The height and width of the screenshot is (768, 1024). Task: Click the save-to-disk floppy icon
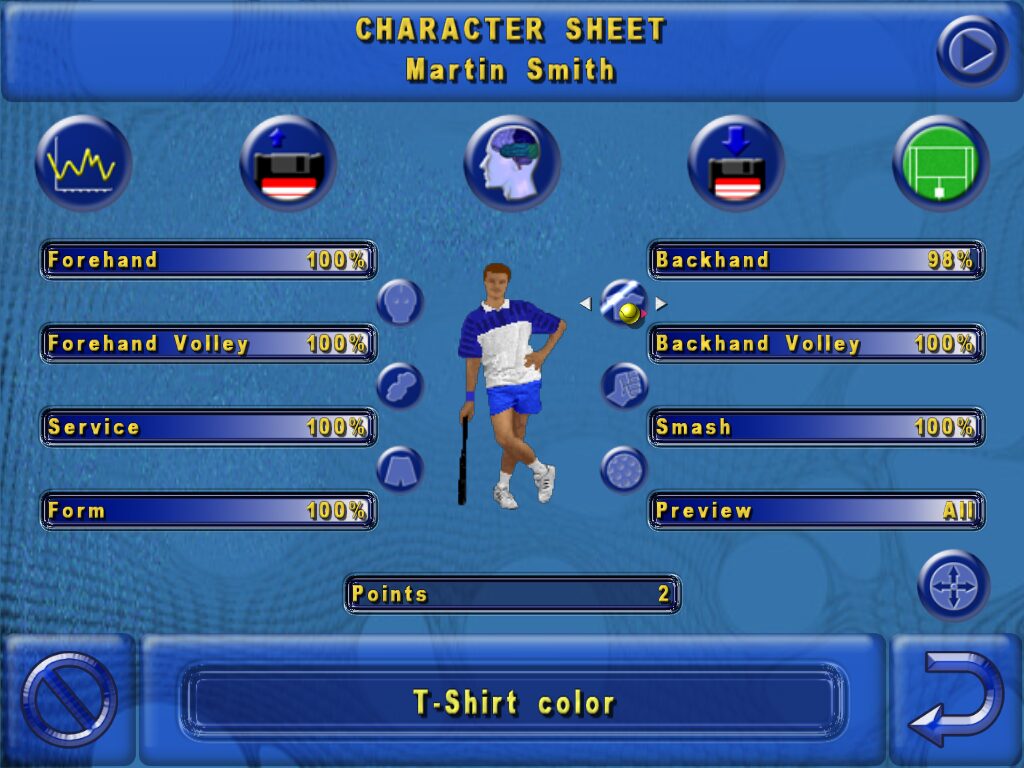[x=288, y=162]
